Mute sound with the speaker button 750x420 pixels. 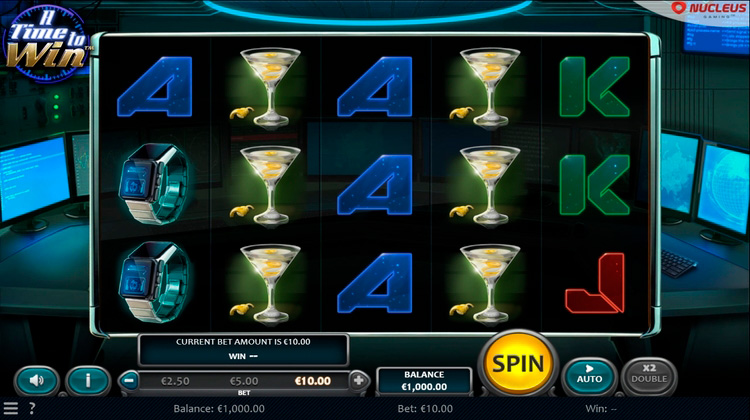tap(37, 380)
